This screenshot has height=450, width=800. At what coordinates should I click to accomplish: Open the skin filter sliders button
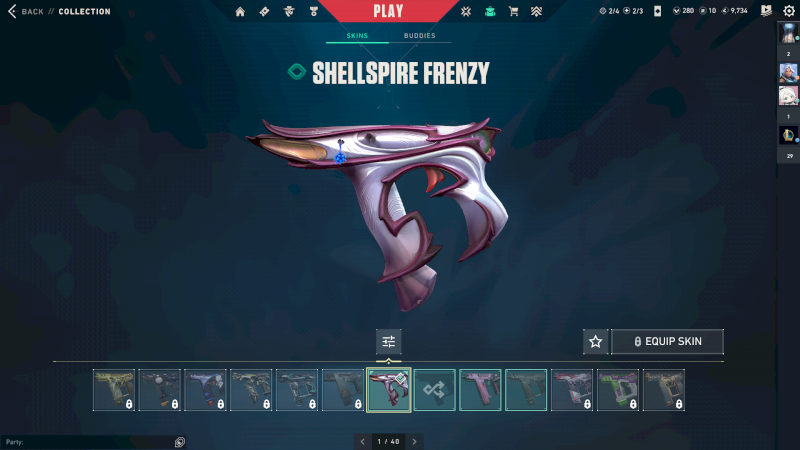(x=389, y=342)
